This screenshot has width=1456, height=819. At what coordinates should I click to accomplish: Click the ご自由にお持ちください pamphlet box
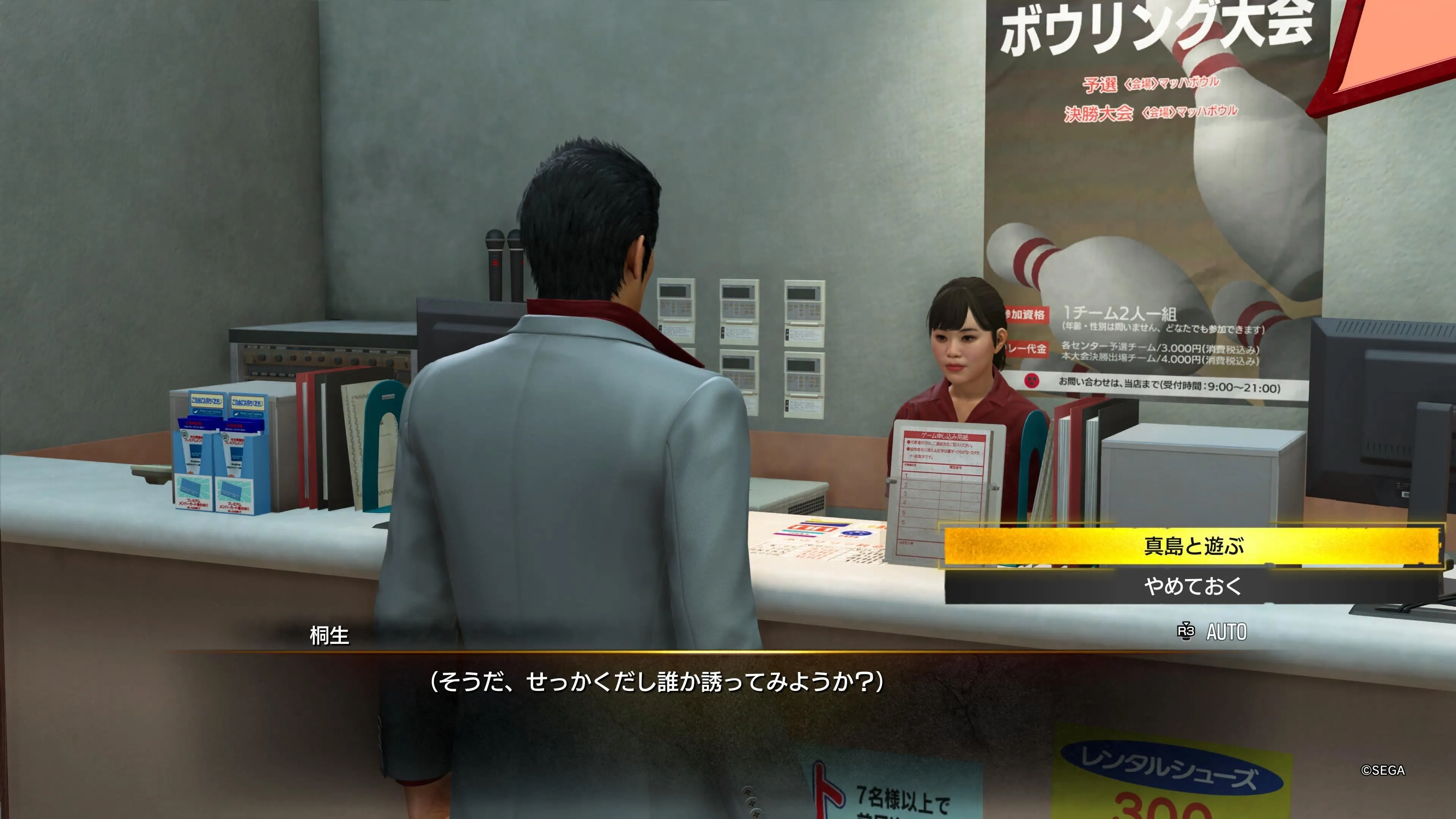(x=206, y=401)
